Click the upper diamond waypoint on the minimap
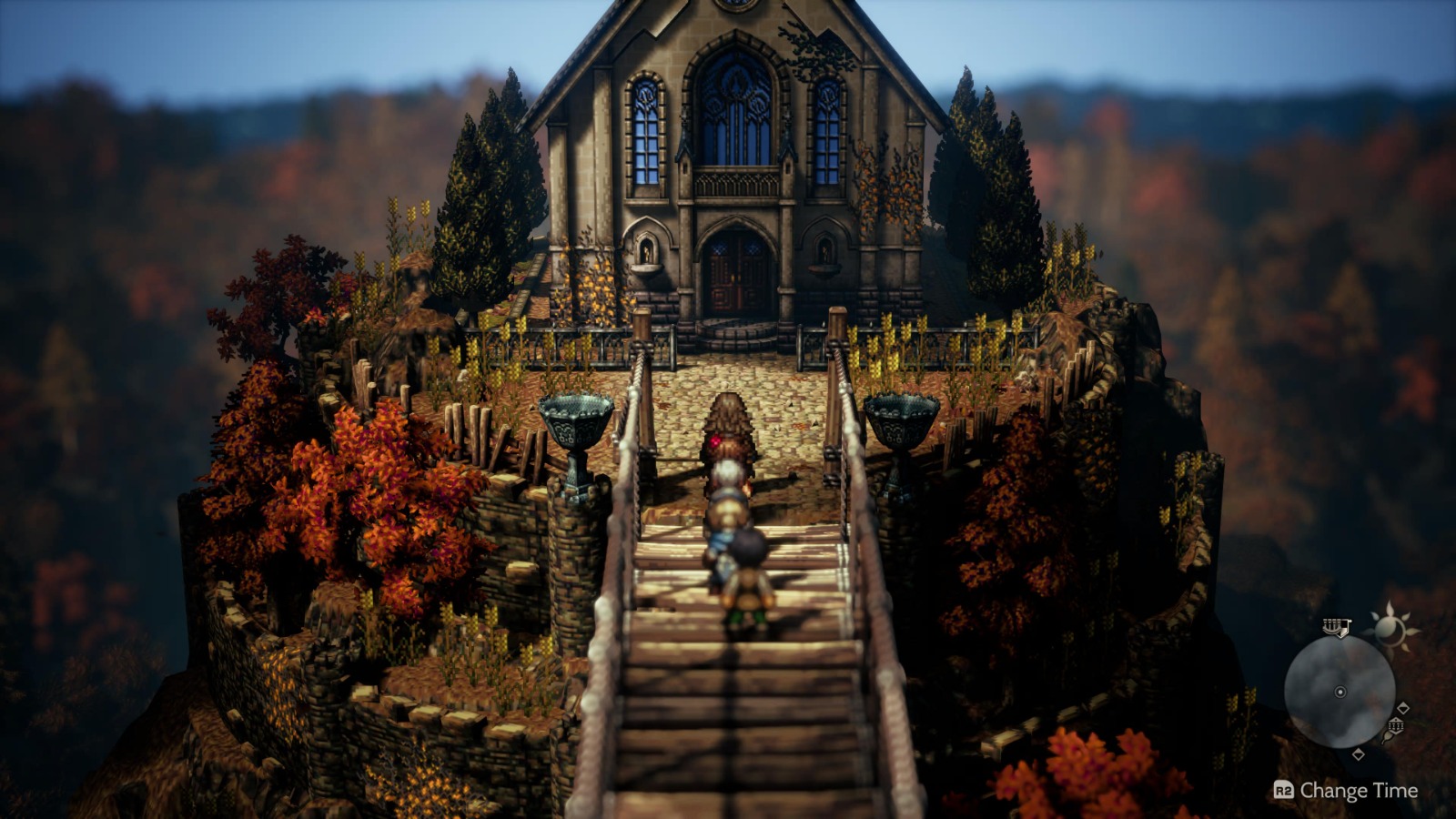Viewport: 1456px width, 819px height. [1404, 707]
